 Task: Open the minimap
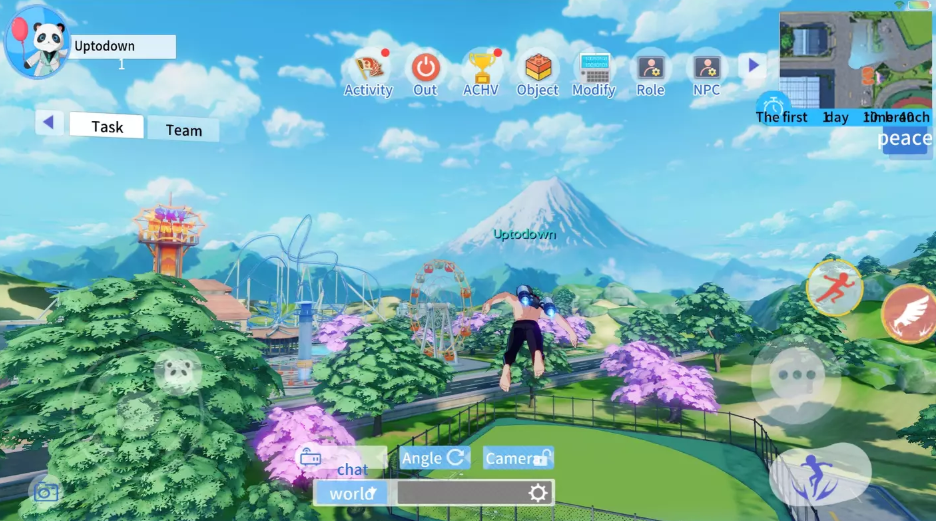click(854, 60)
